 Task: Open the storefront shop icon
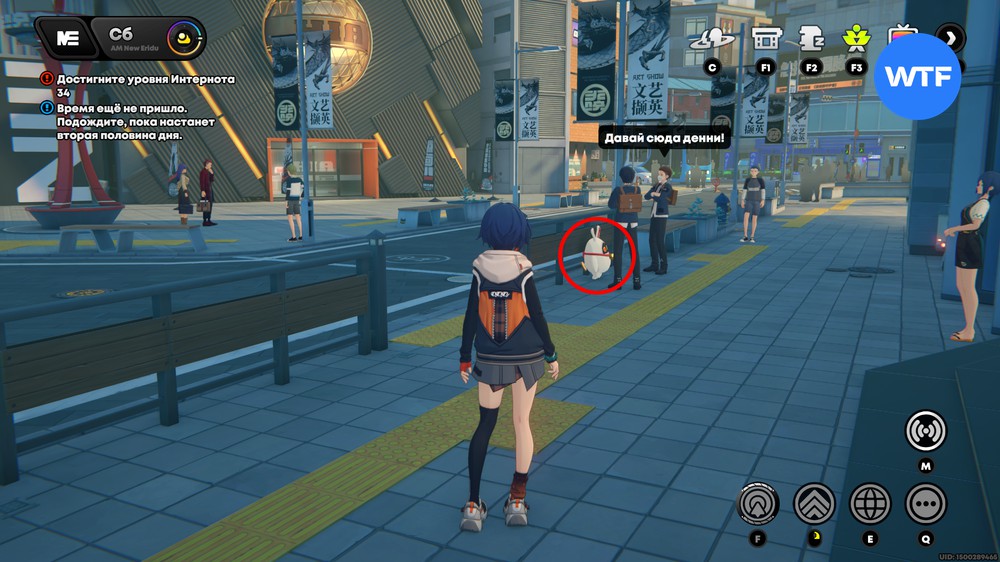click(x=766, y=40)
